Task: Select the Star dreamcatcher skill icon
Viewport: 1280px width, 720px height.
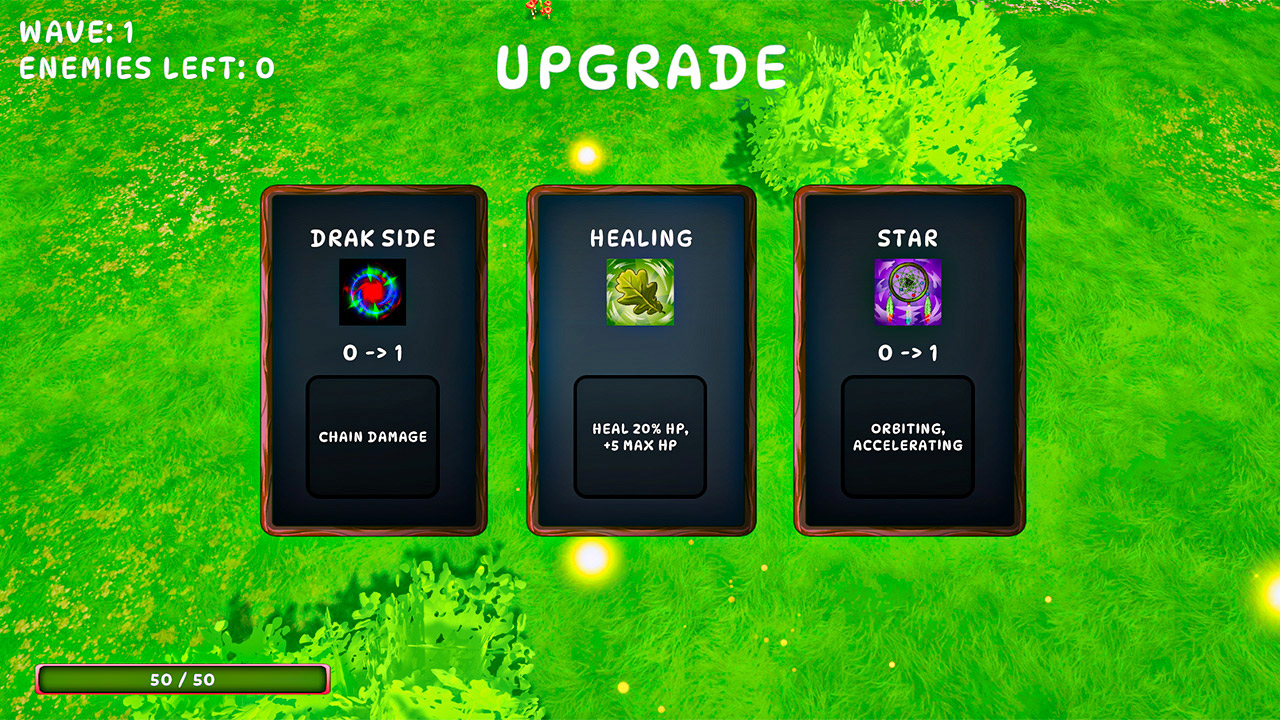Action: tap(908, 294)
